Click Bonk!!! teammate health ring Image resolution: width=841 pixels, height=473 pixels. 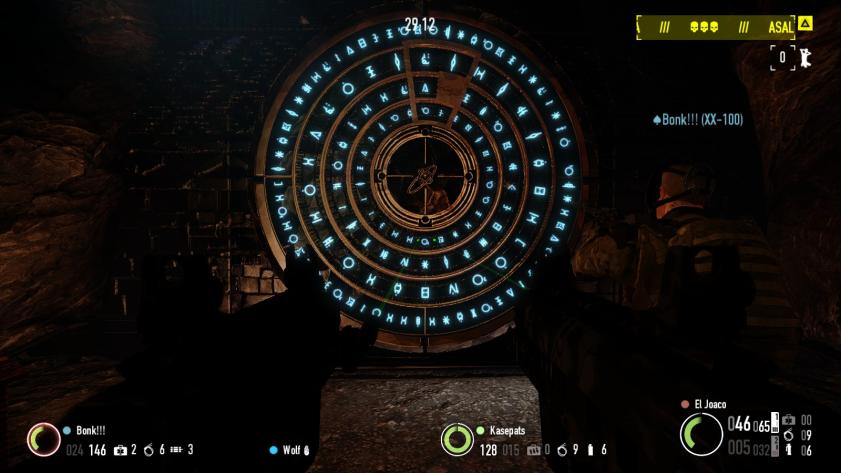click(x=43, y=439)
